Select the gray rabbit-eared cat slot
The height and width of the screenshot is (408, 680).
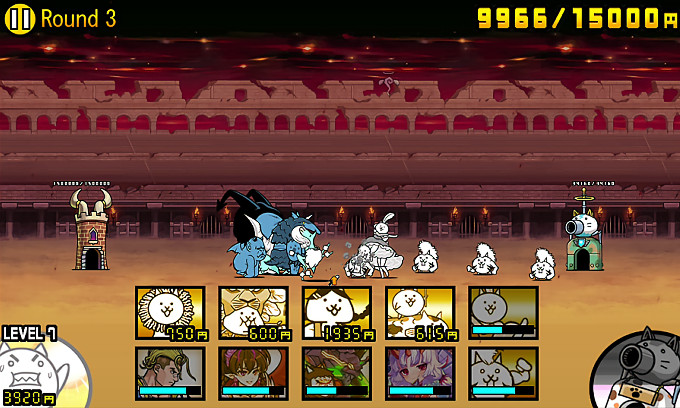pos(503,313)
